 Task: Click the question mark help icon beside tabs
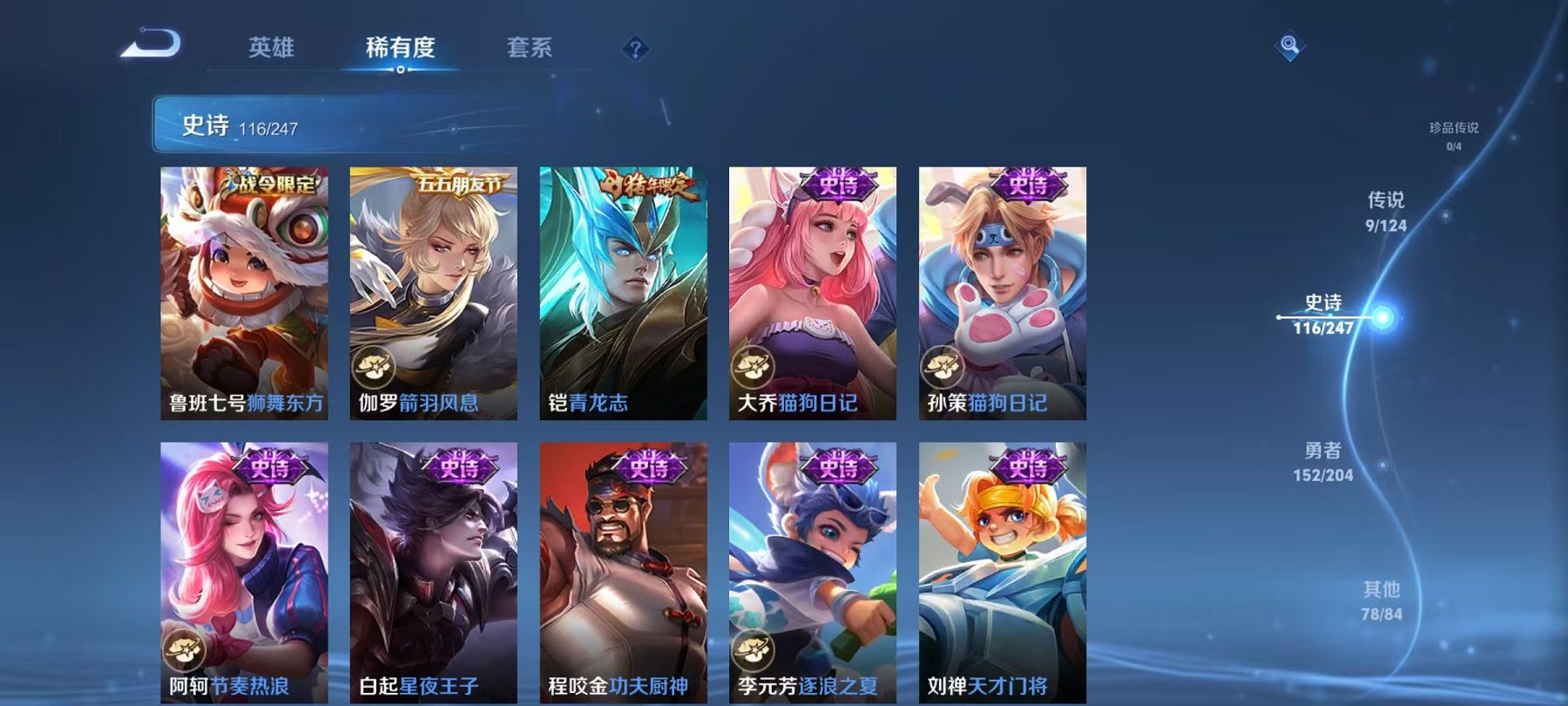(x=637, y=50)
